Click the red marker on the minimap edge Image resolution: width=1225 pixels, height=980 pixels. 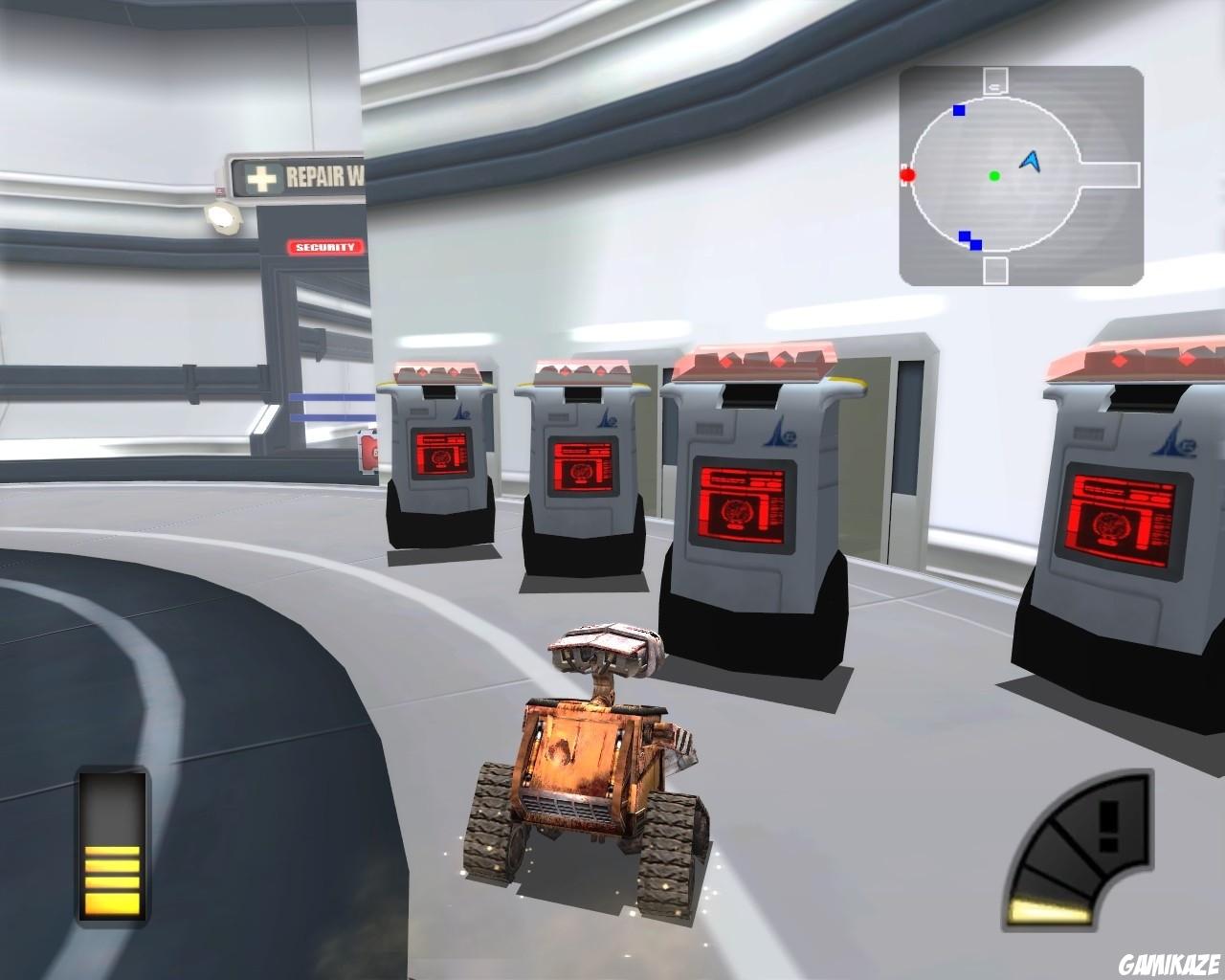(x=907, y=175)
